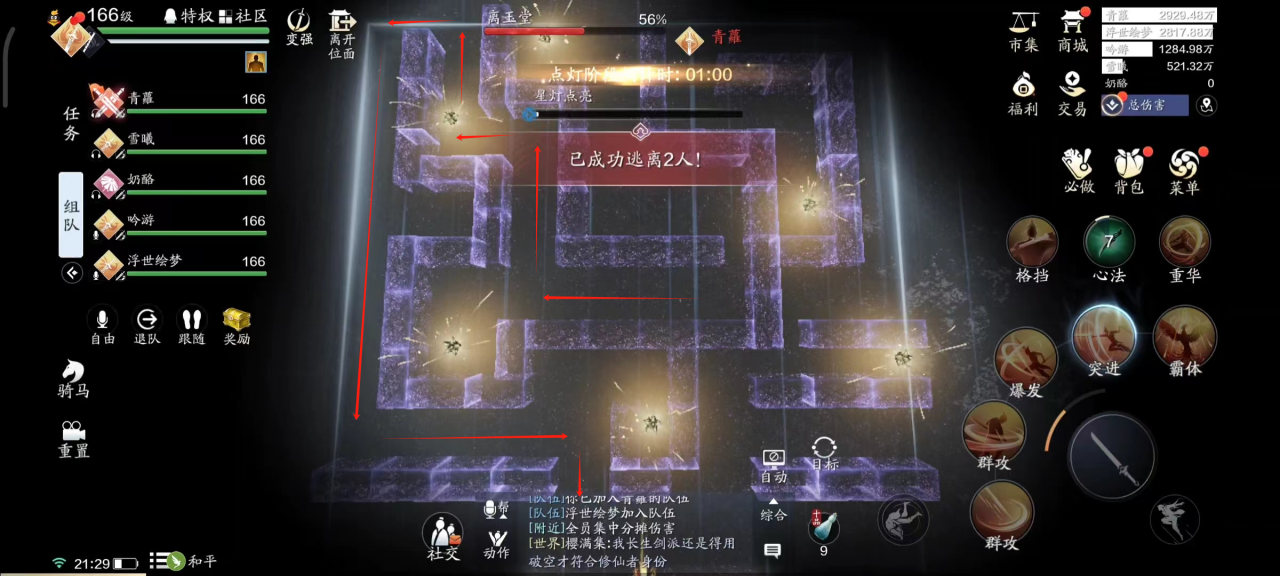Open the 交易 trade menu

click(1072, 92)
